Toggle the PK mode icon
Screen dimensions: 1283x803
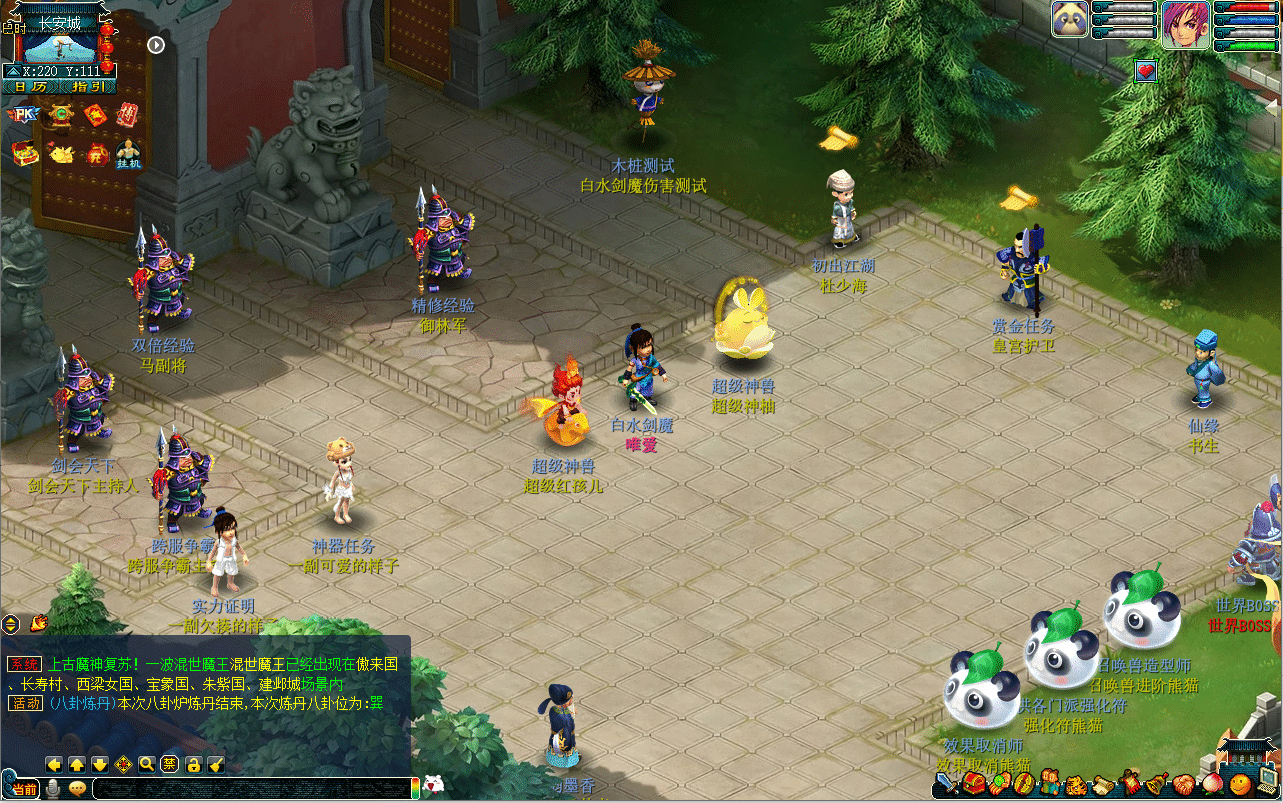tap(21, 114)
